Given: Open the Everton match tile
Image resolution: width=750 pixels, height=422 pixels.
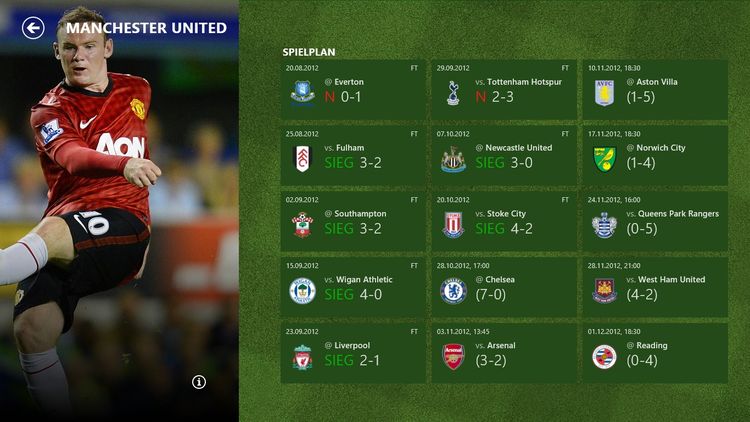Looking at the screenshot, I should [353, 89].
